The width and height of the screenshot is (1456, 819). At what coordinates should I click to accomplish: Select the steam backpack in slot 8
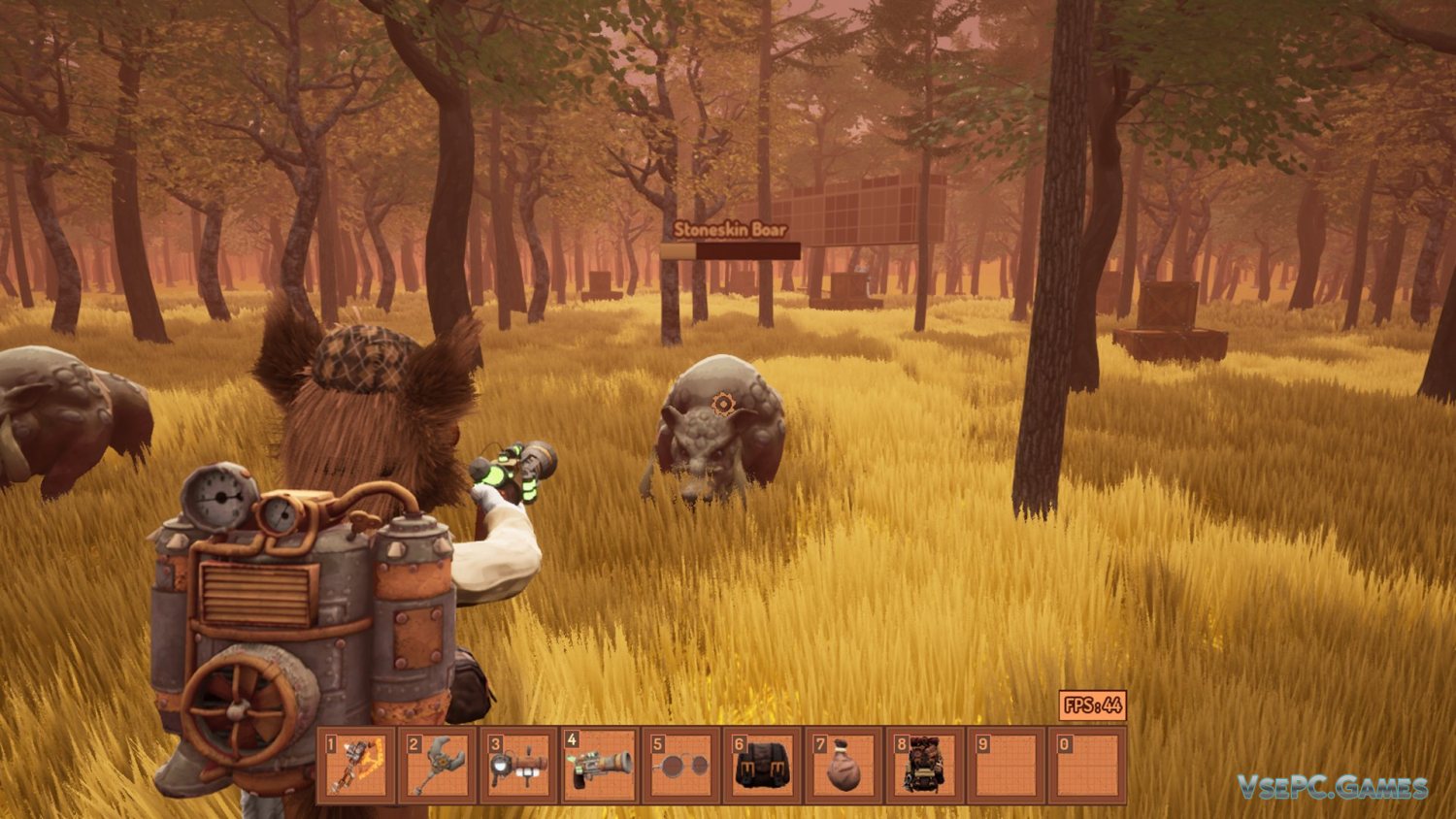[925, 765]
